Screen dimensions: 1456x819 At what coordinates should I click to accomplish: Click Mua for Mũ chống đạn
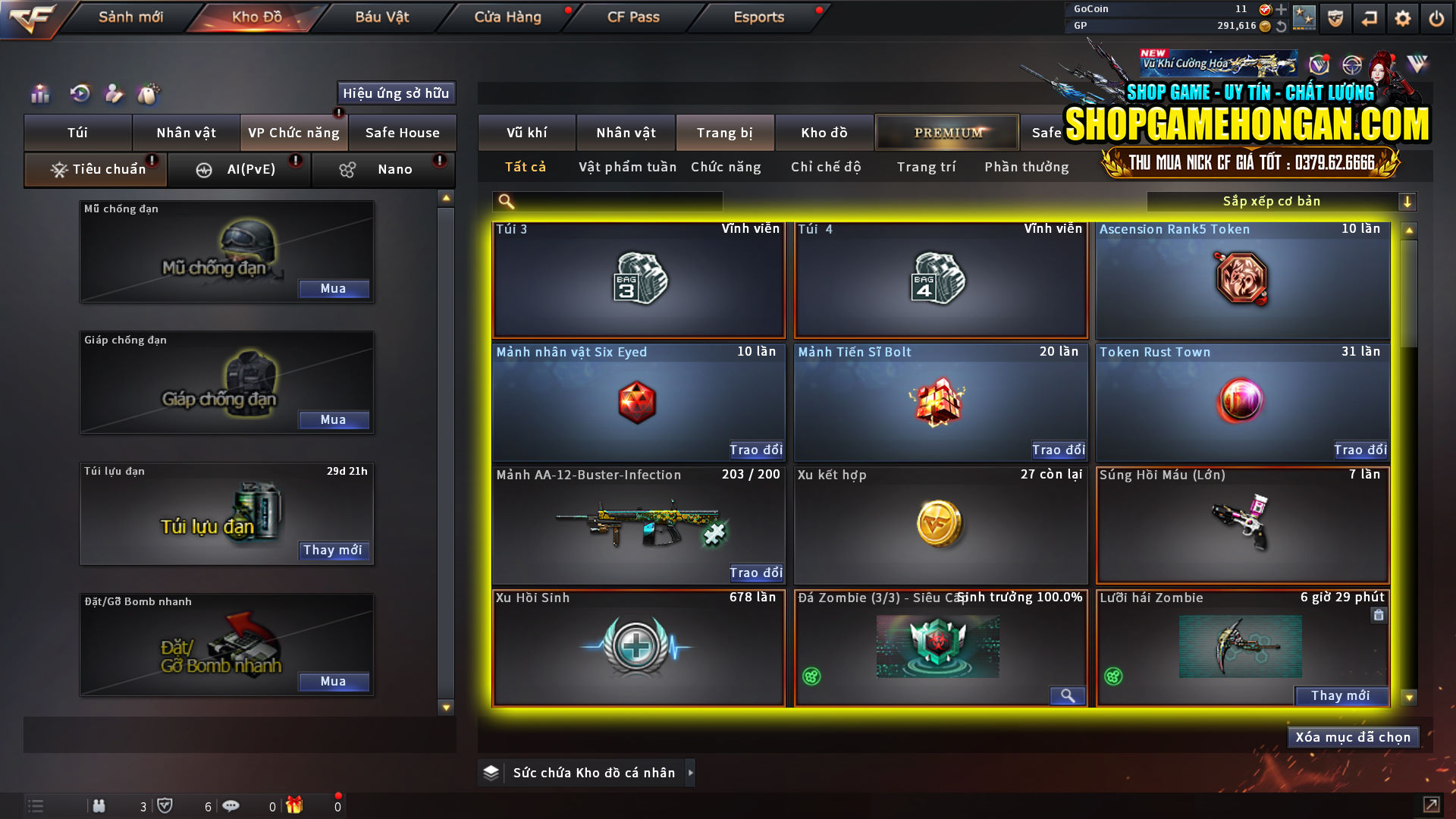[x=334, y=288]
